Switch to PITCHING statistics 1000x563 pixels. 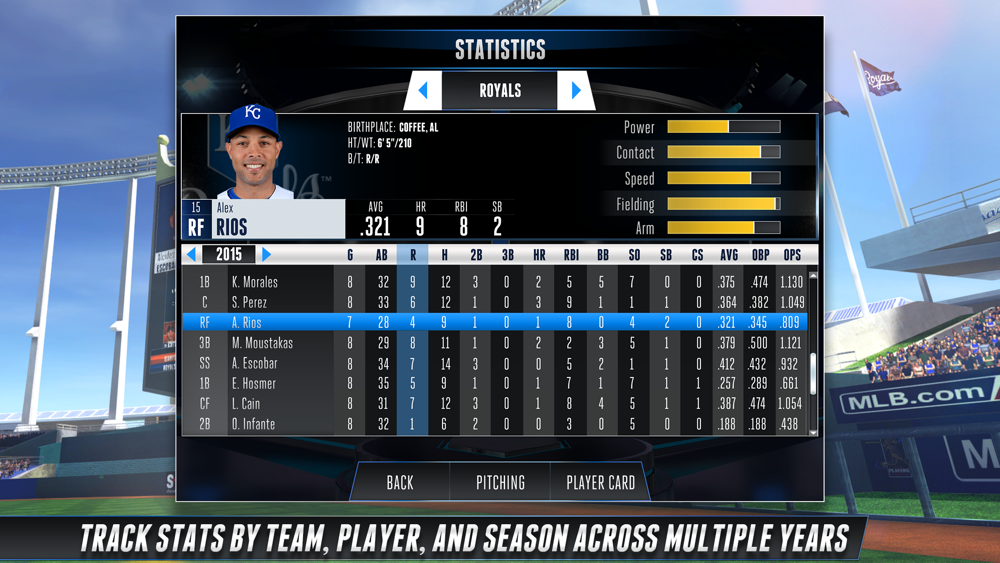[x=500, y=482]
